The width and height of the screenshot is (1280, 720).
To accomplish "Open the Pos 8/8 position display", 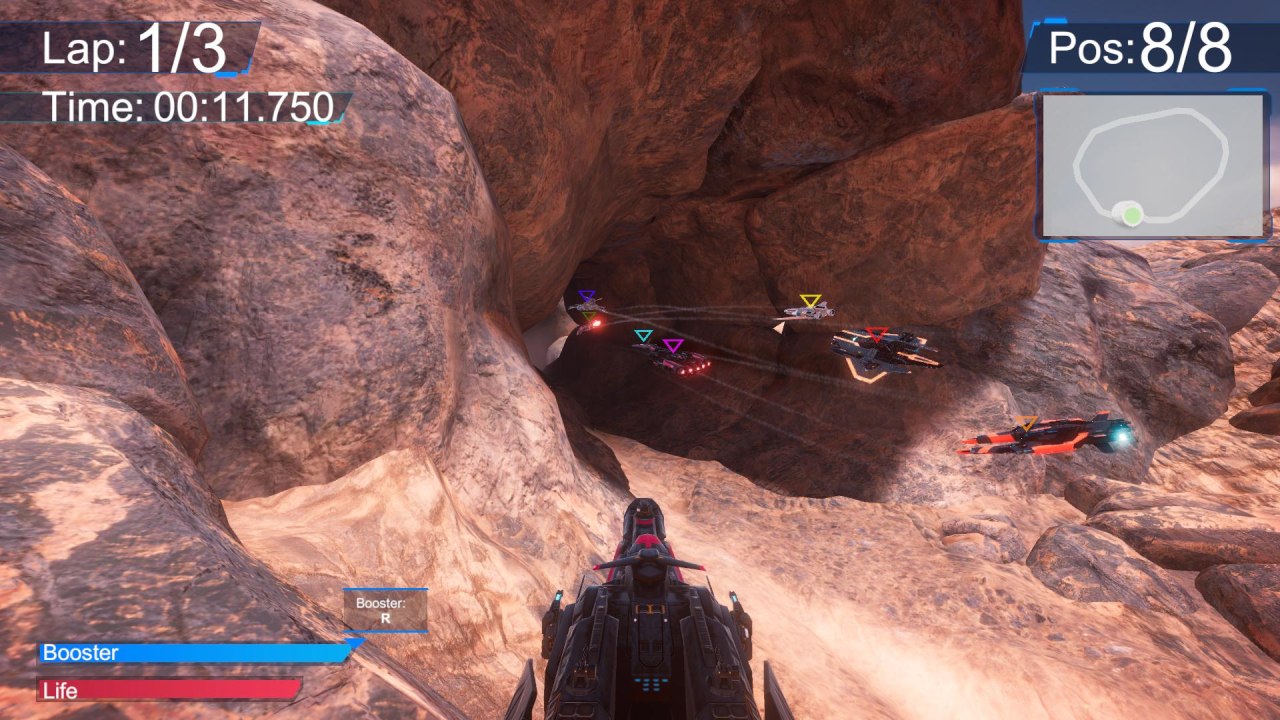I will pos(1140,48).
